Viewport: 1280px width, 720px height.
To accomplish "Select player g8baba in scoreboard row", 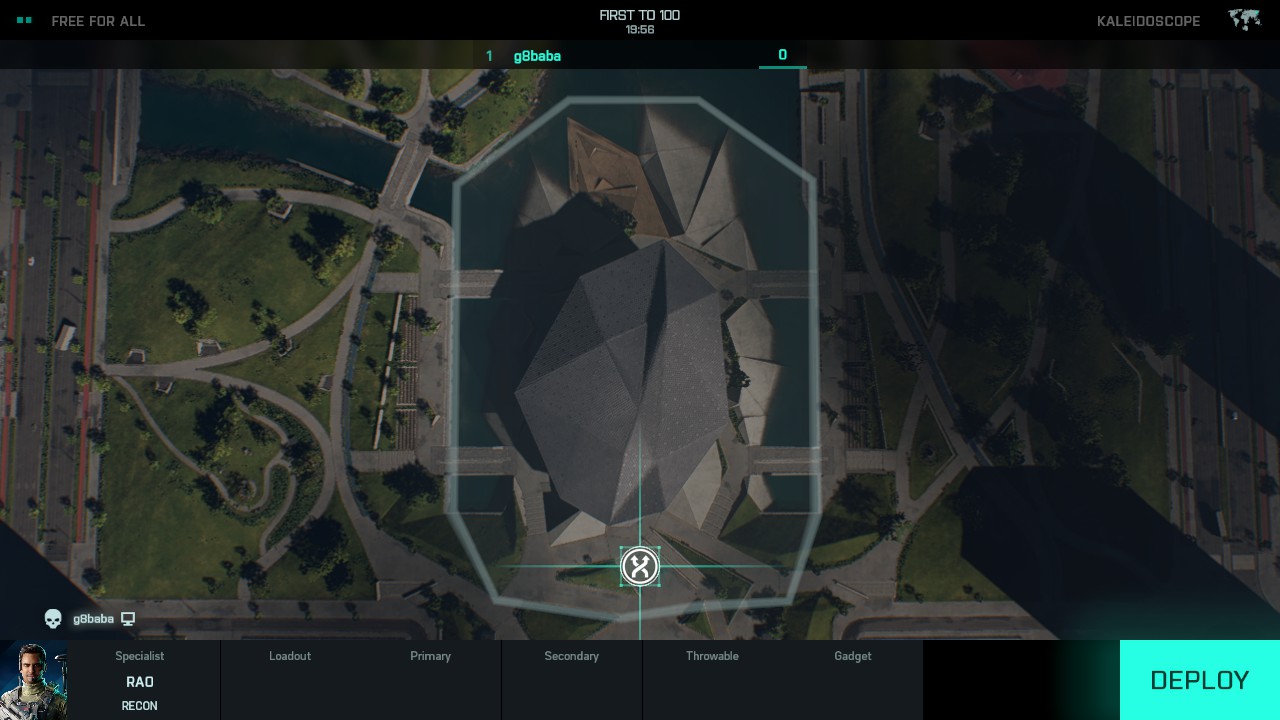I will [537, 56].
